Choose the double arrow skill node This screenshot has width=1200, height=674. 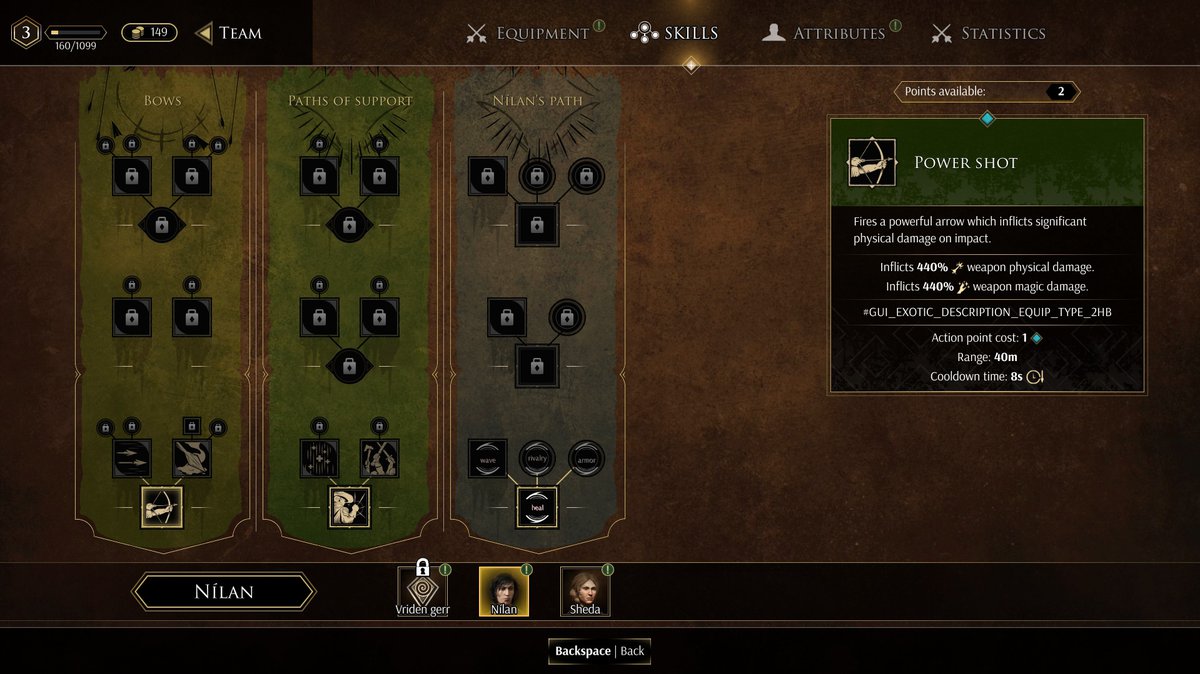tap(132, 458)
